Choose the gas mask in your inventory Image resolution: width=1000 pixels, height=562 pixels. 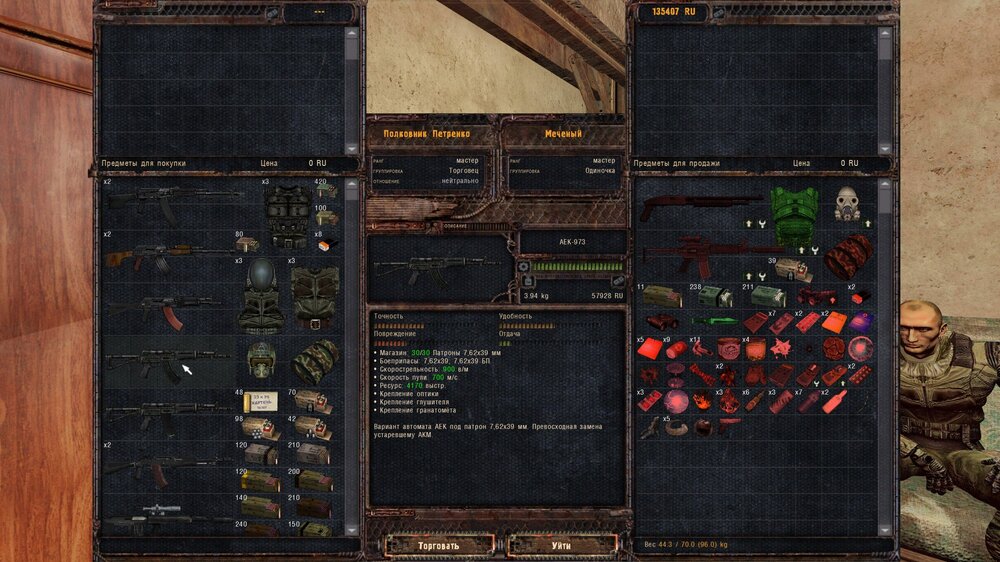pyautogui.click(x=848, y=203)
